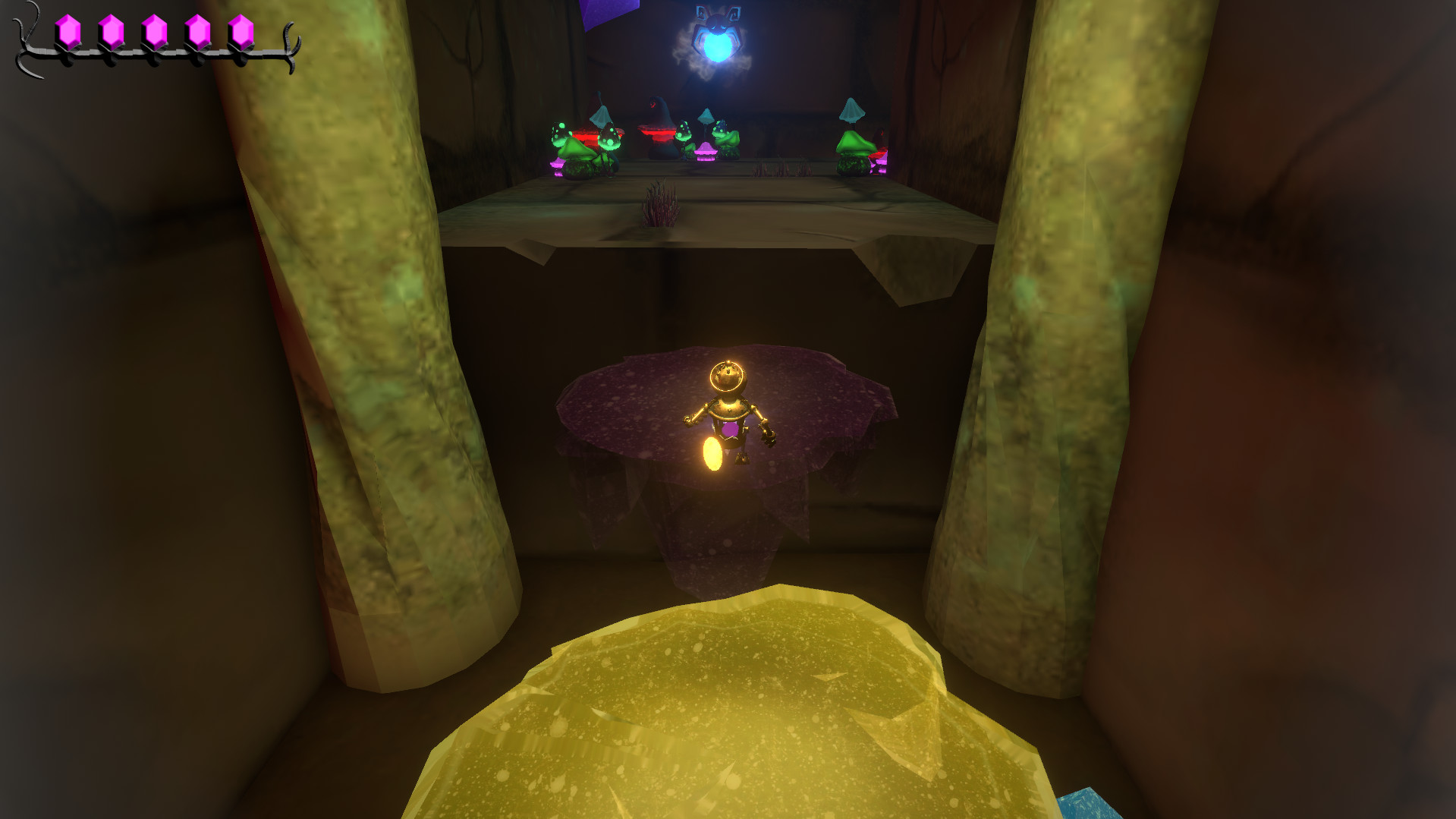Select the first pink crystal on the health bar
1456x819 pixels.
pyautogui.click(x=69, y=30)
